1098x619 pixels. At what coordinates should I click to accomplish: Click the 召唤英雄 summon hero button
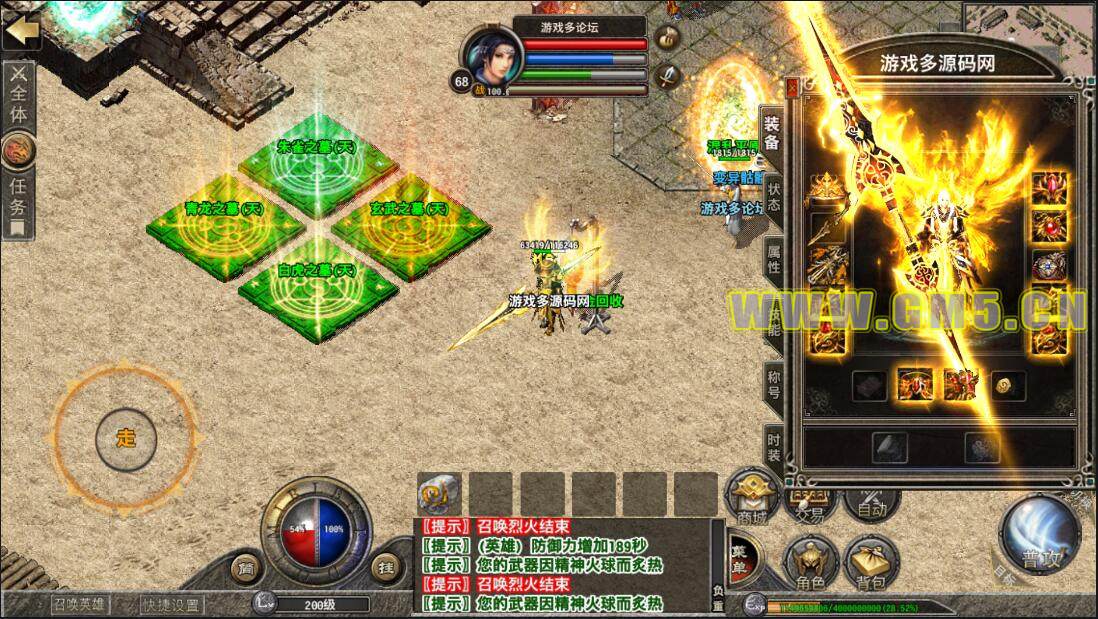[x=80, y=604]
